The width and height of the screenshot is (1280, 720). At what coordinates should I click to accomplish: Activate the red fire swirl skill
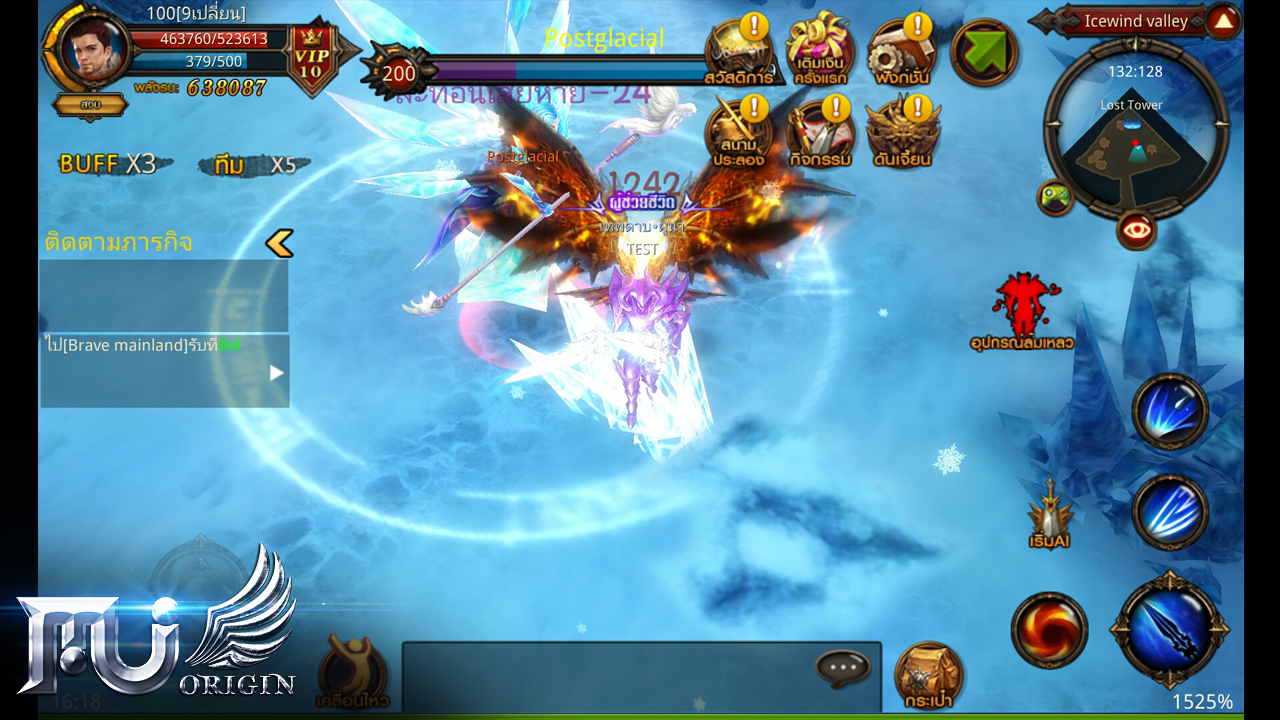(x=1049, y=630)
